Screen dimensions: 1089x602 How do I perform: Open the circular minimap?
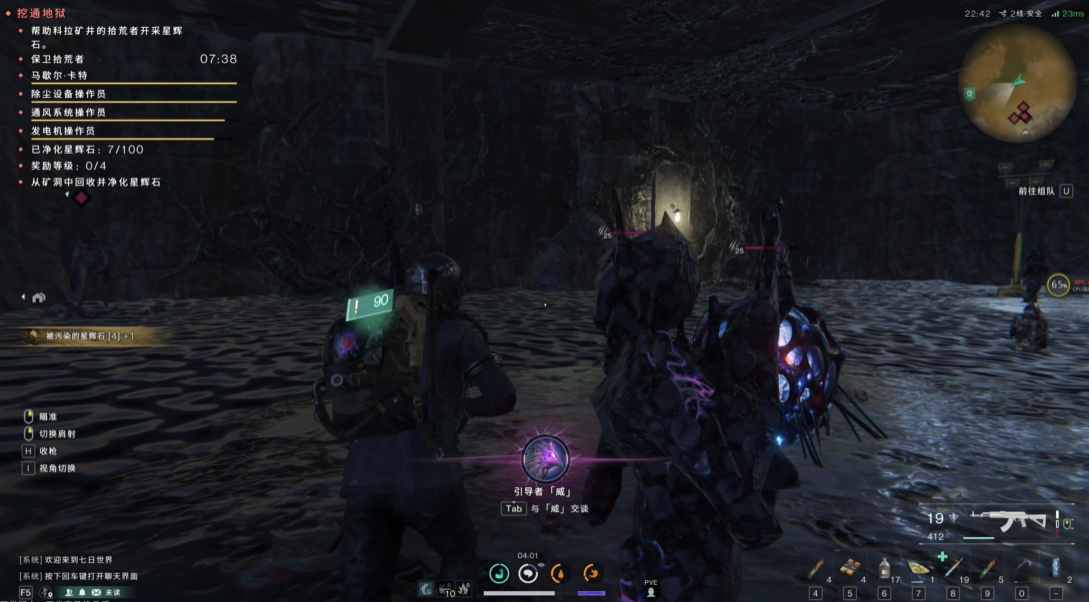click(x=1017, y=83)
